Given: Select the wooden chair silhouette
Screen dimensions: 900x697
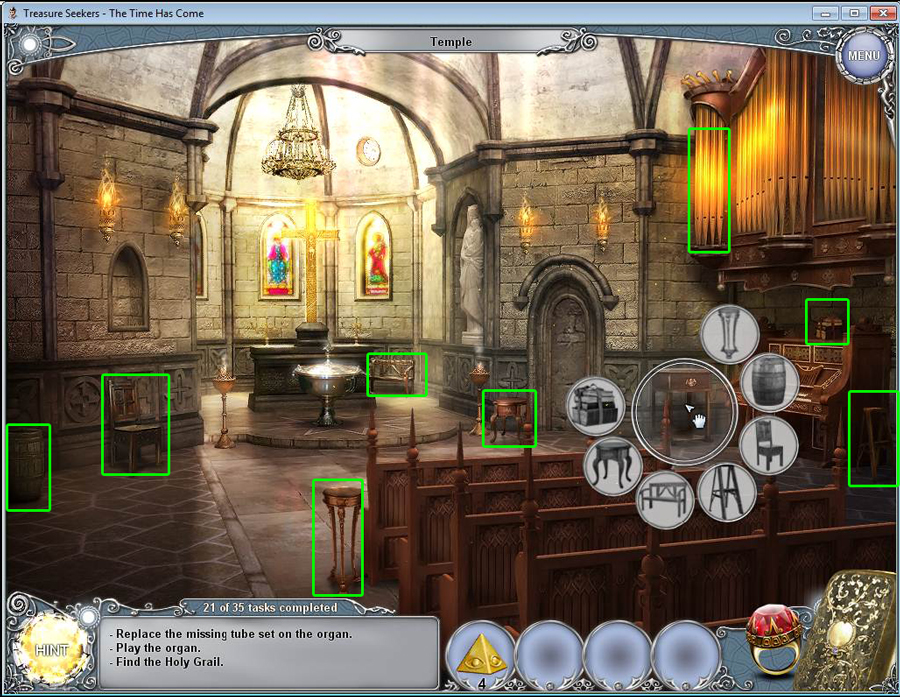Looking at the screenshot, I should coord(768,445).
